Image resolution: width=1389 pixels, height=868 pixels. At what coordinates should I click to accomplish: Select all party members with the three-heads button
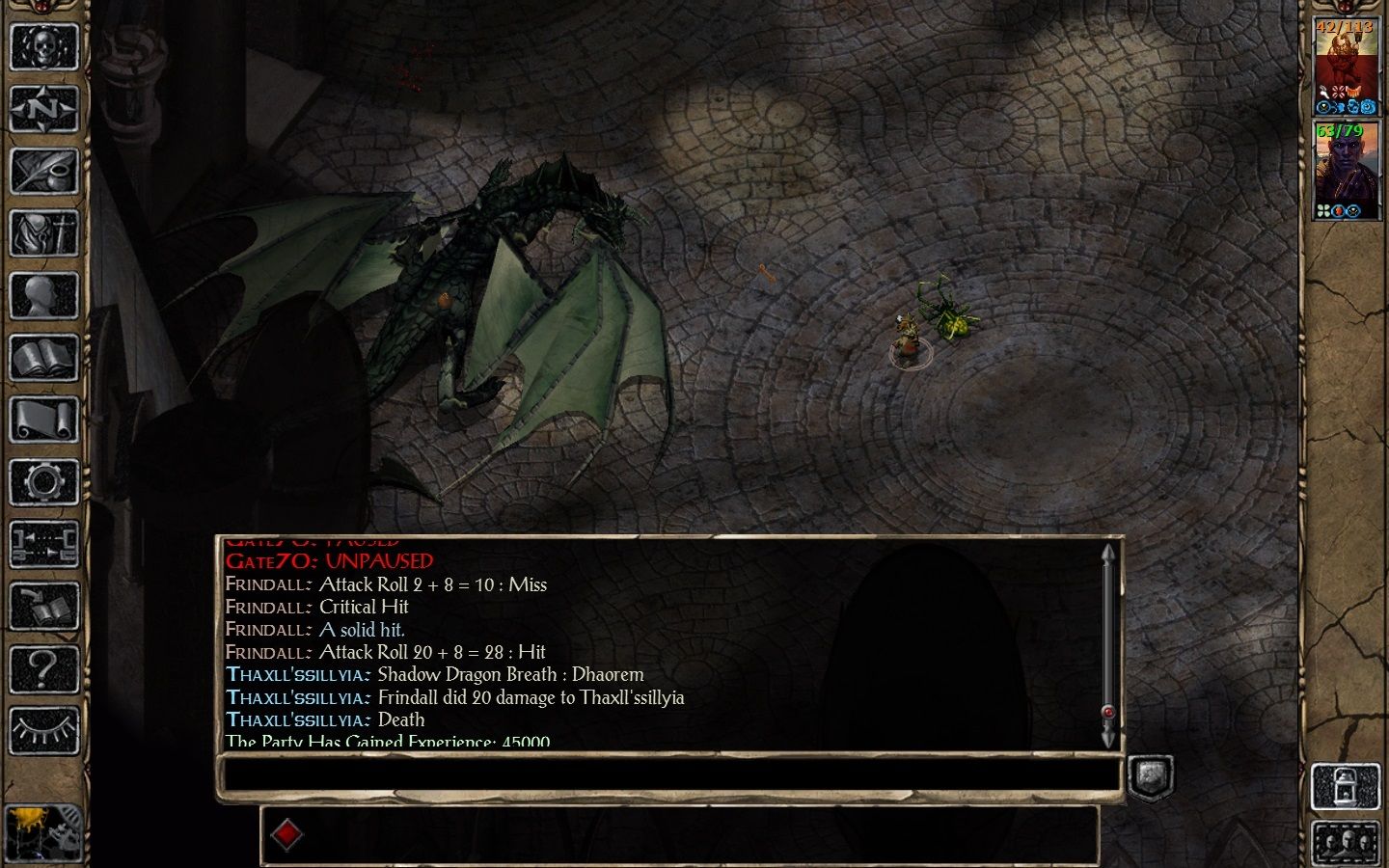(x=1345, y=843)
